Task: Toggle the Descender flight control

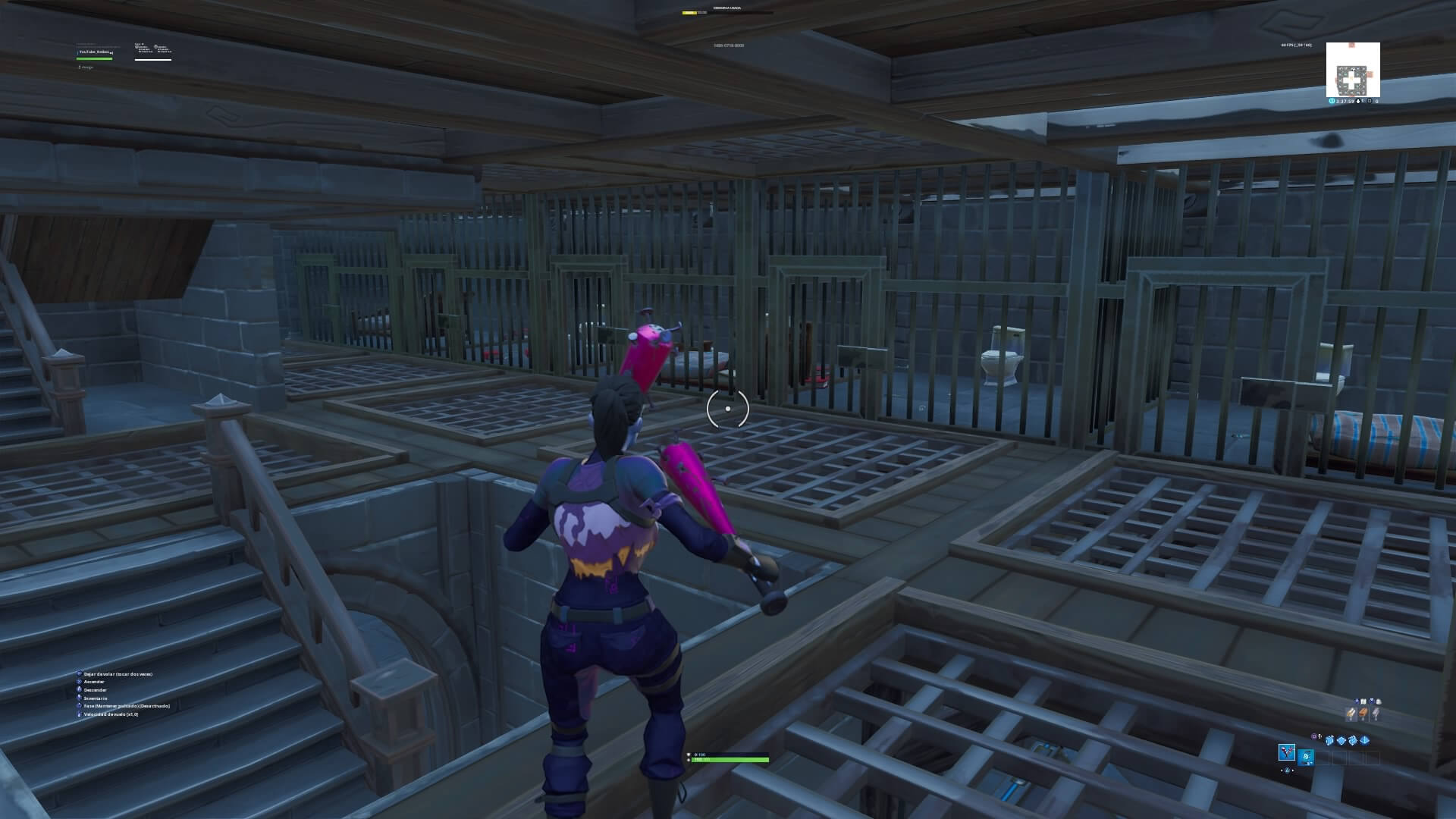Action: pyautogui.click(x=96, y=690)
